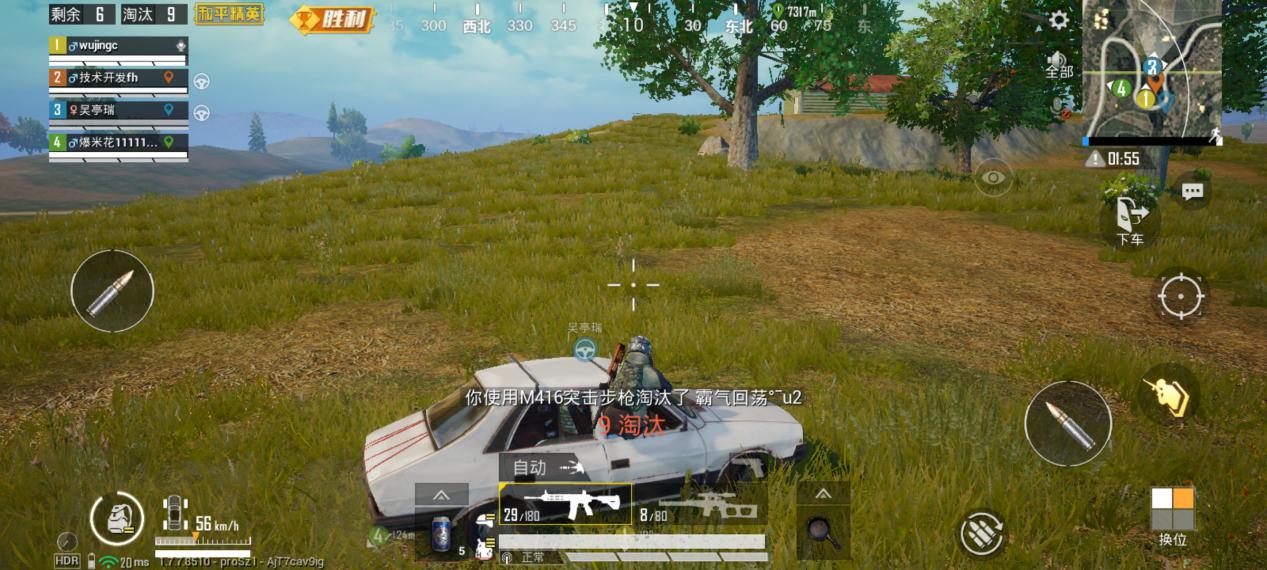Tap the golden shooter stance icon
Viewport: 1267px width, 570px height.
(1170, 392)
